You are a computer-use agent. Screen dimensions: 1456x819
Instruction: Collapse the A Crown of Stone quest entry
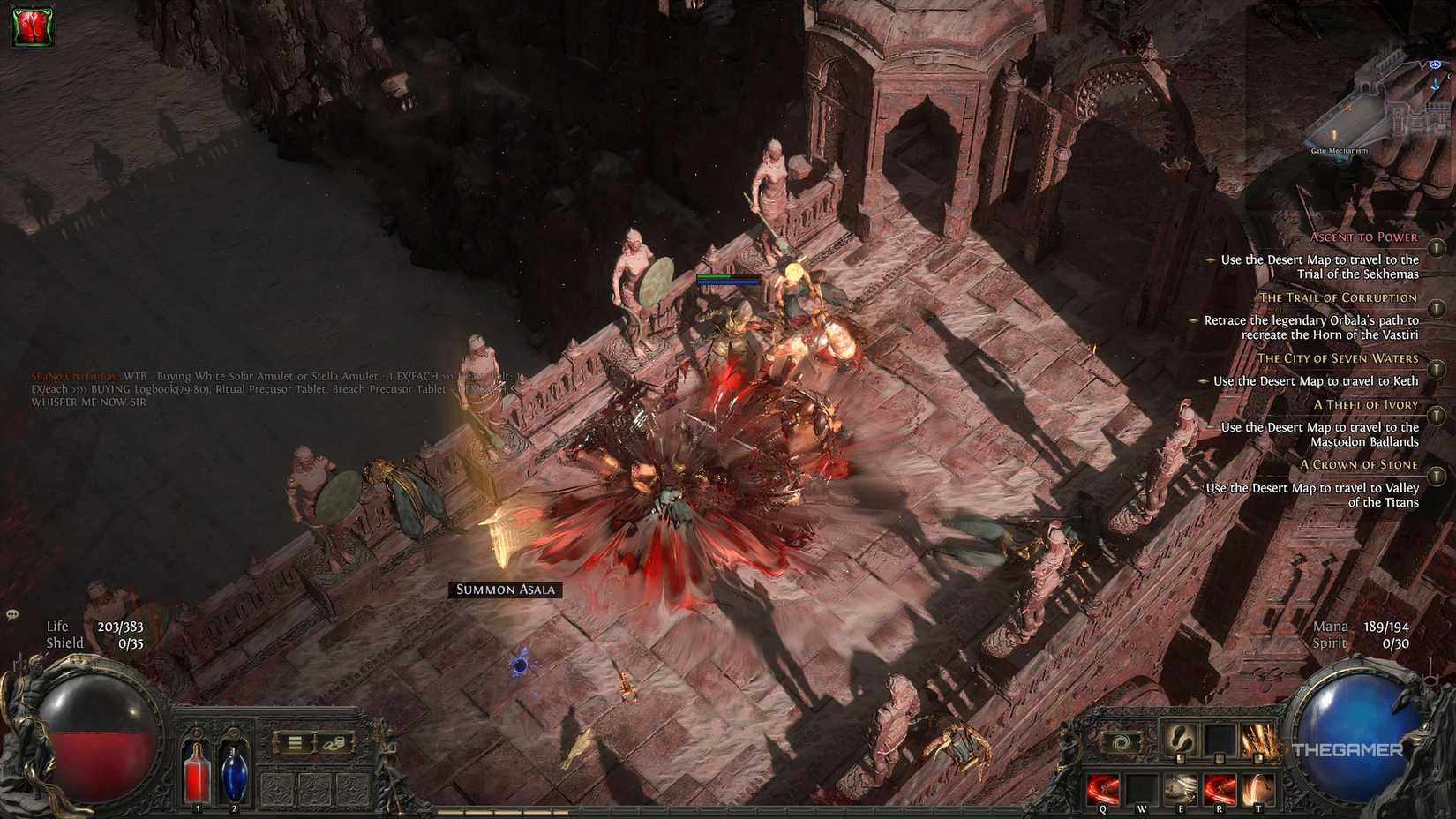(x=1435, y=474)
